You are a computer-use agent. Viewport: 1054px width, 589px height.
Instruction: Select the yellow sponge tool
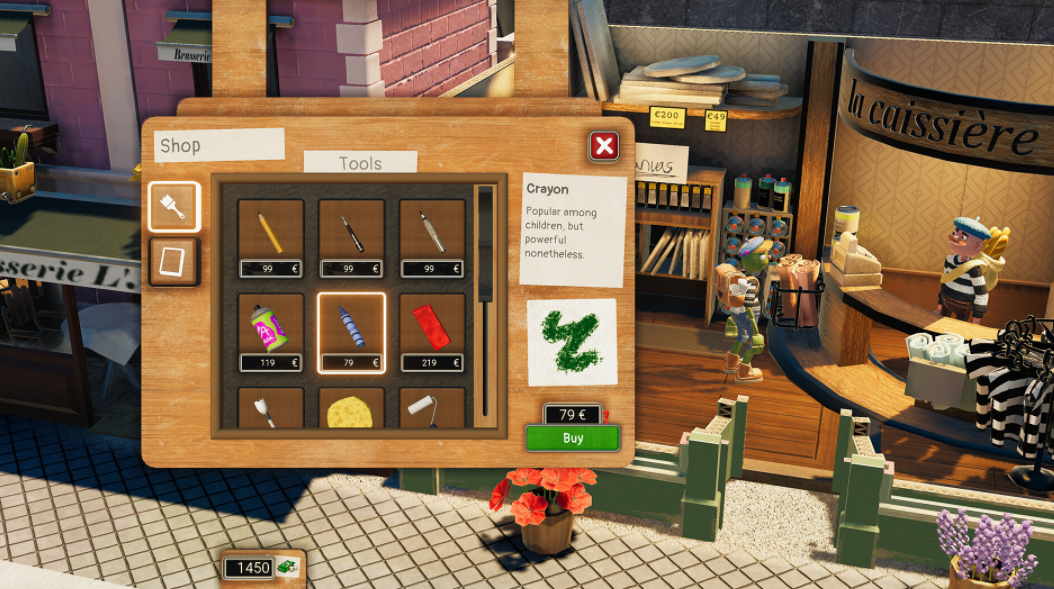352,410
